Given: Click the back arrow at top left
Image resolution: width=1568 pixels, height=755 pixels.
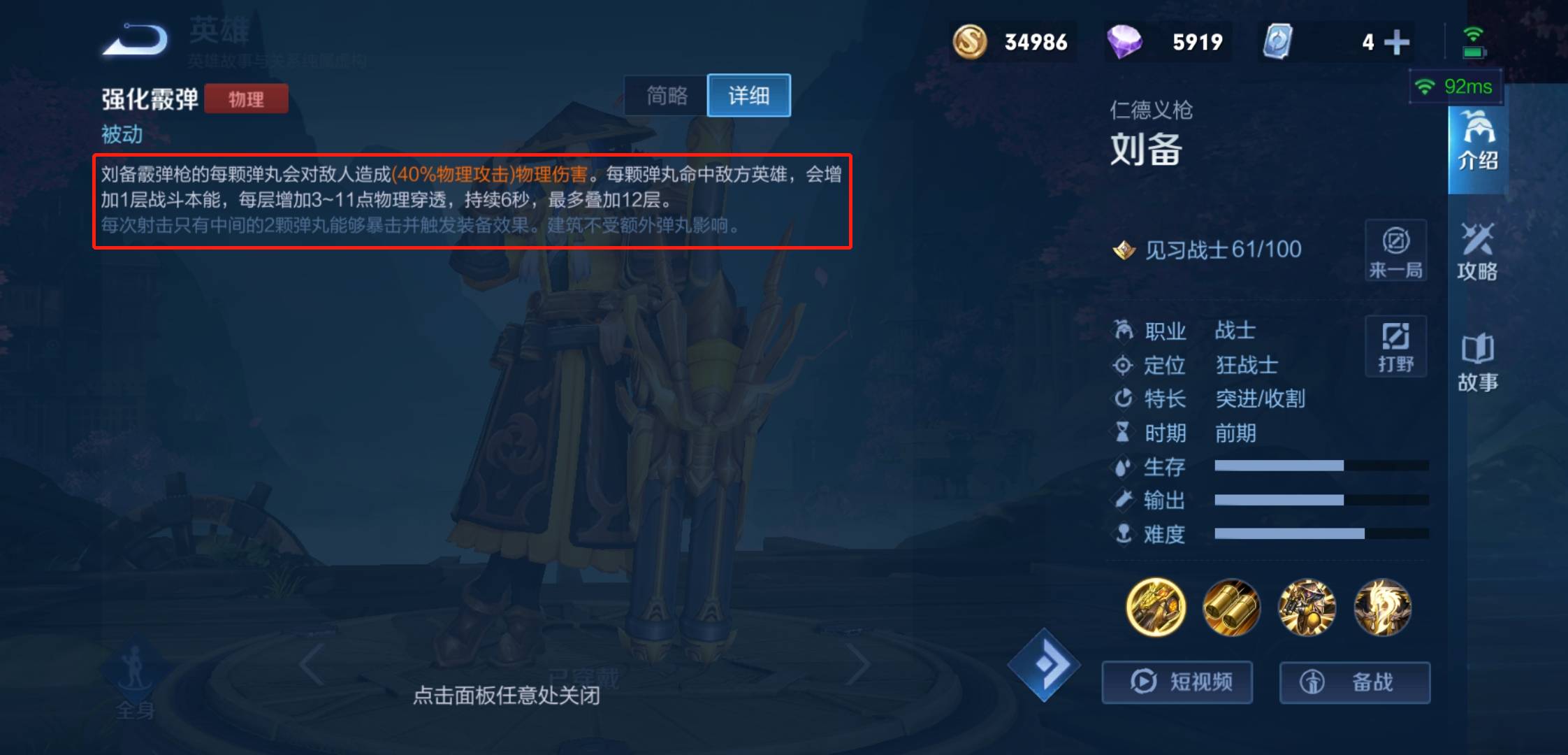Looking at the screenshot, I should pos(133,40).
